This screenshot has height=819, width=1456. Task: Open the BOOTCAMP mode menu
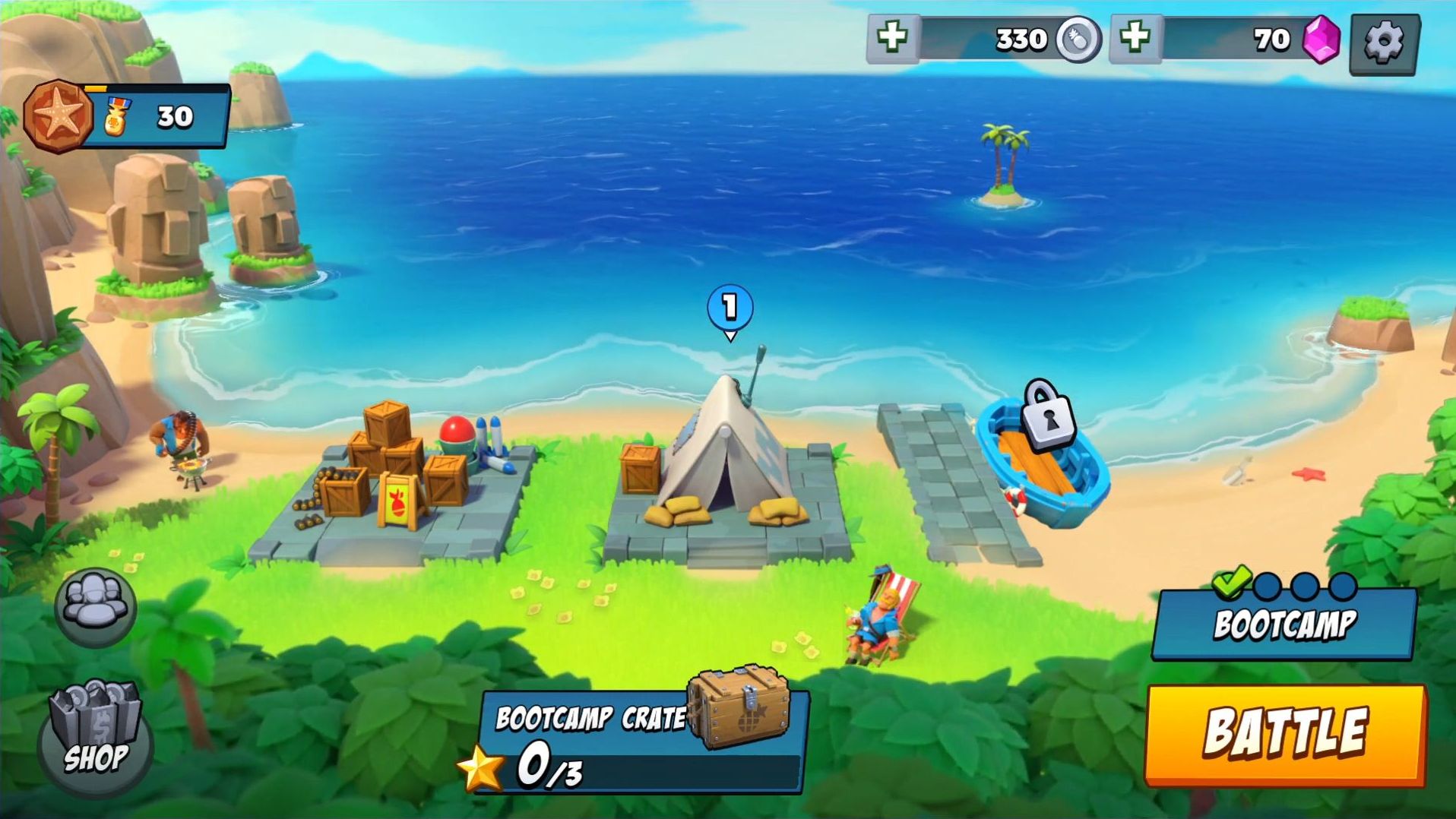pos(1283,625)
